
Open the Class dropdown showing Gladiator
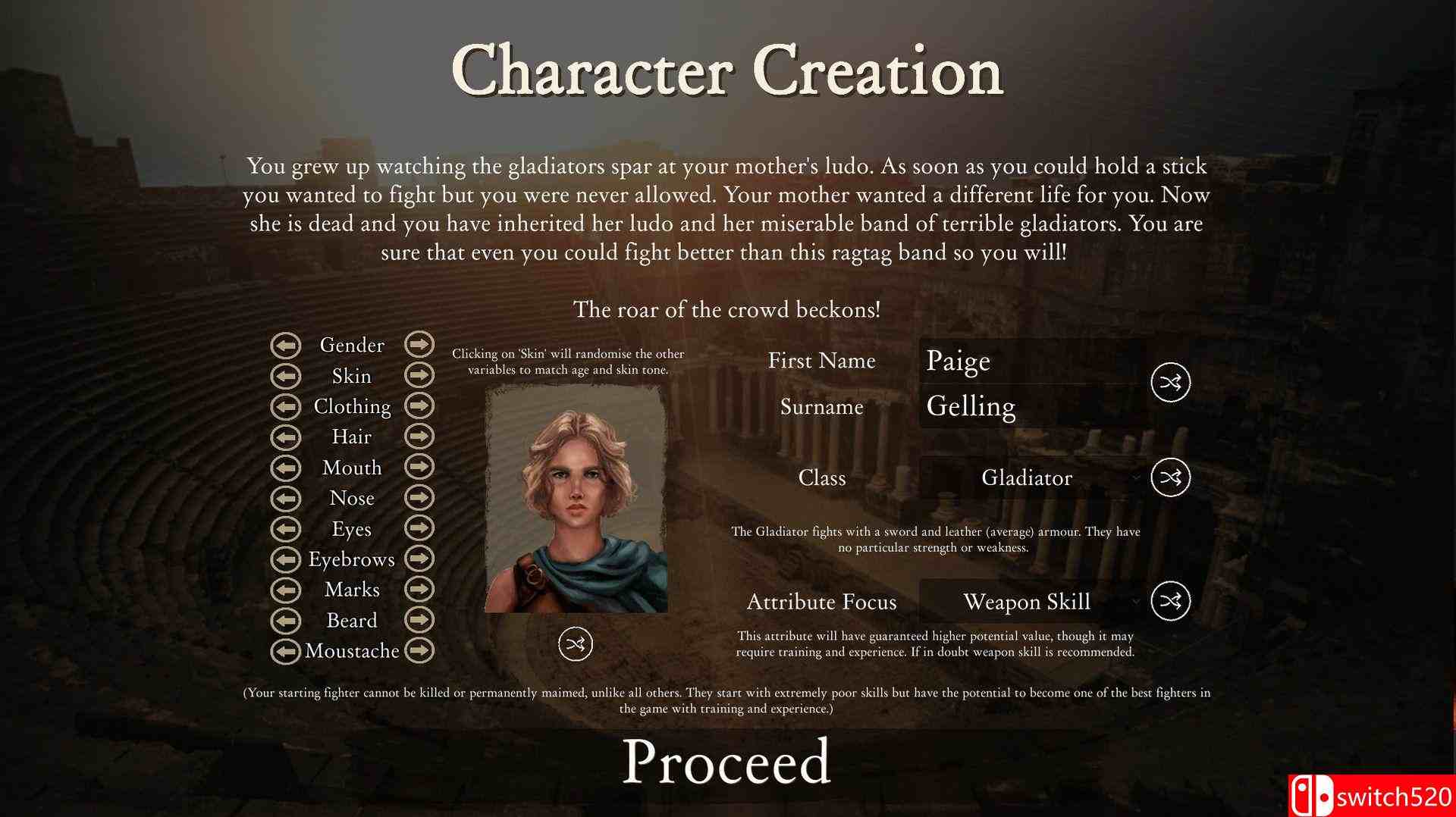1028,477
